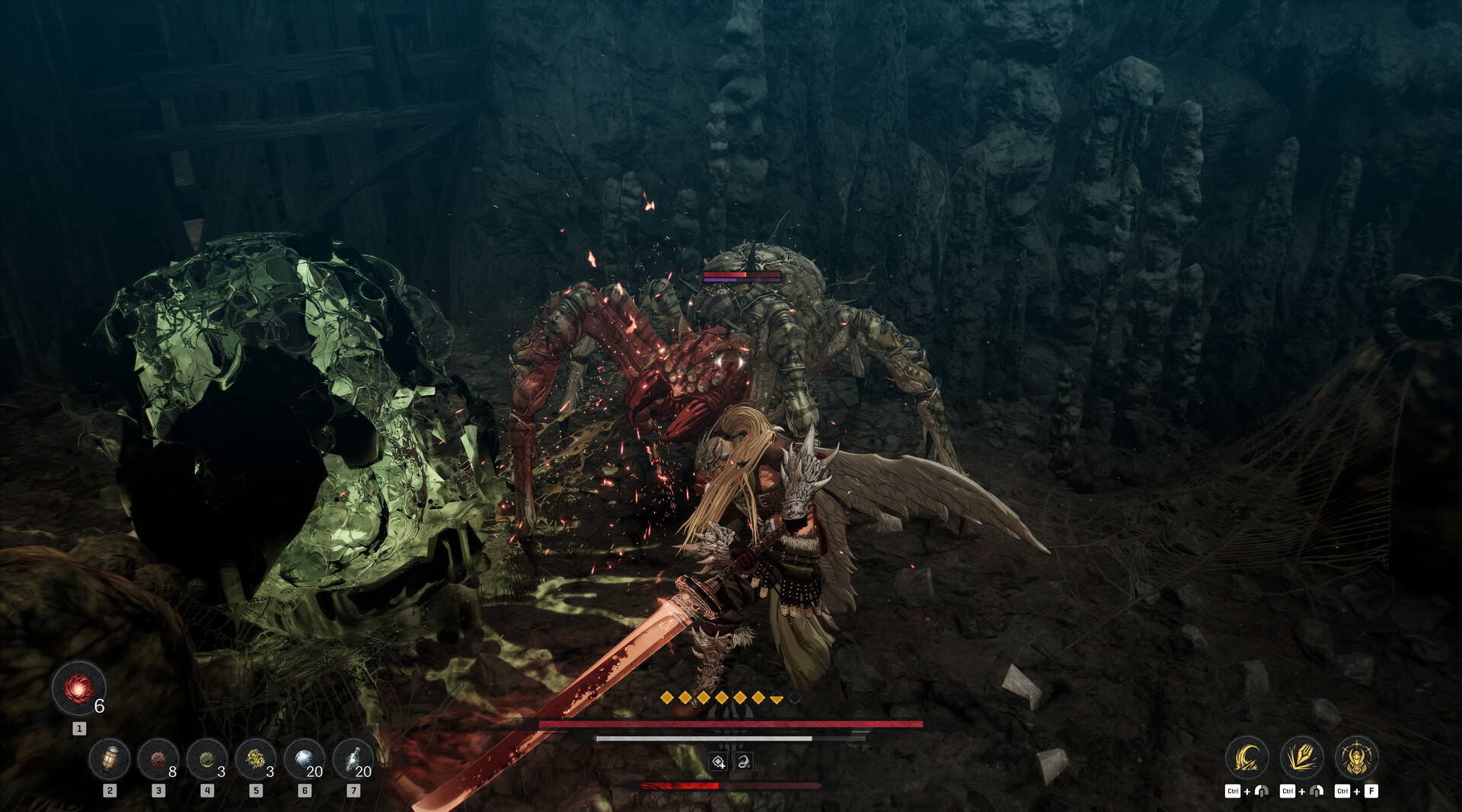Activate the golden crescent slash skill

1247,757
